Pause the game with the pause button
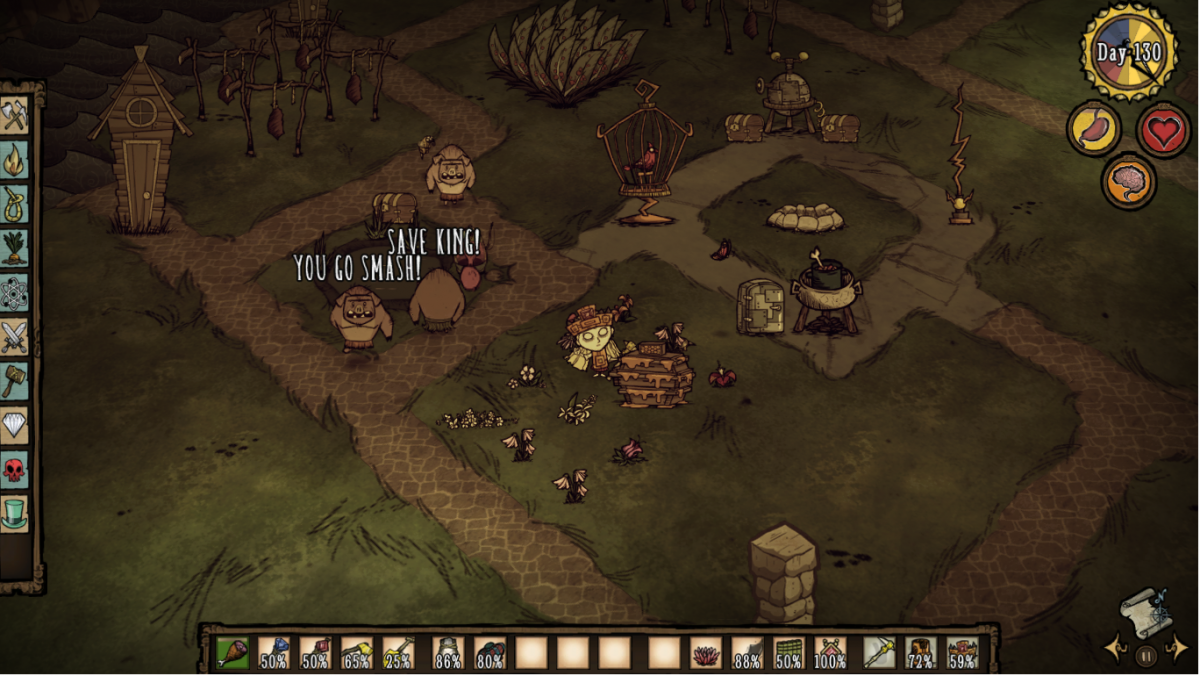Image resolution: width=1200 pixels, height=676 pixels. point(1146,656)
